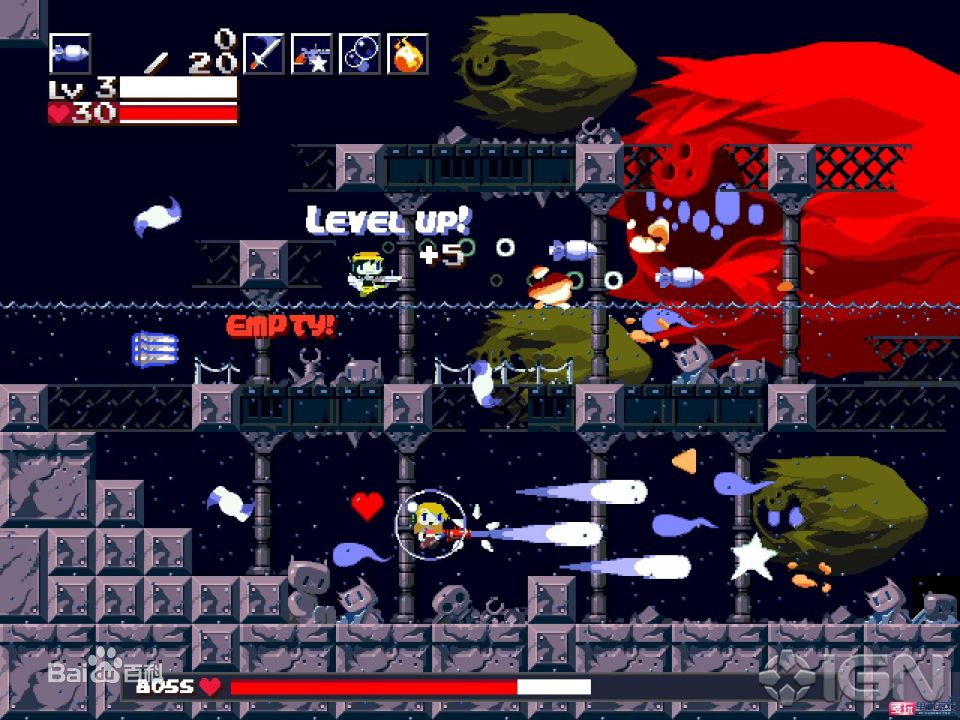
Task: Switch to the Blade sword weapon
Action: pos(264,53)
